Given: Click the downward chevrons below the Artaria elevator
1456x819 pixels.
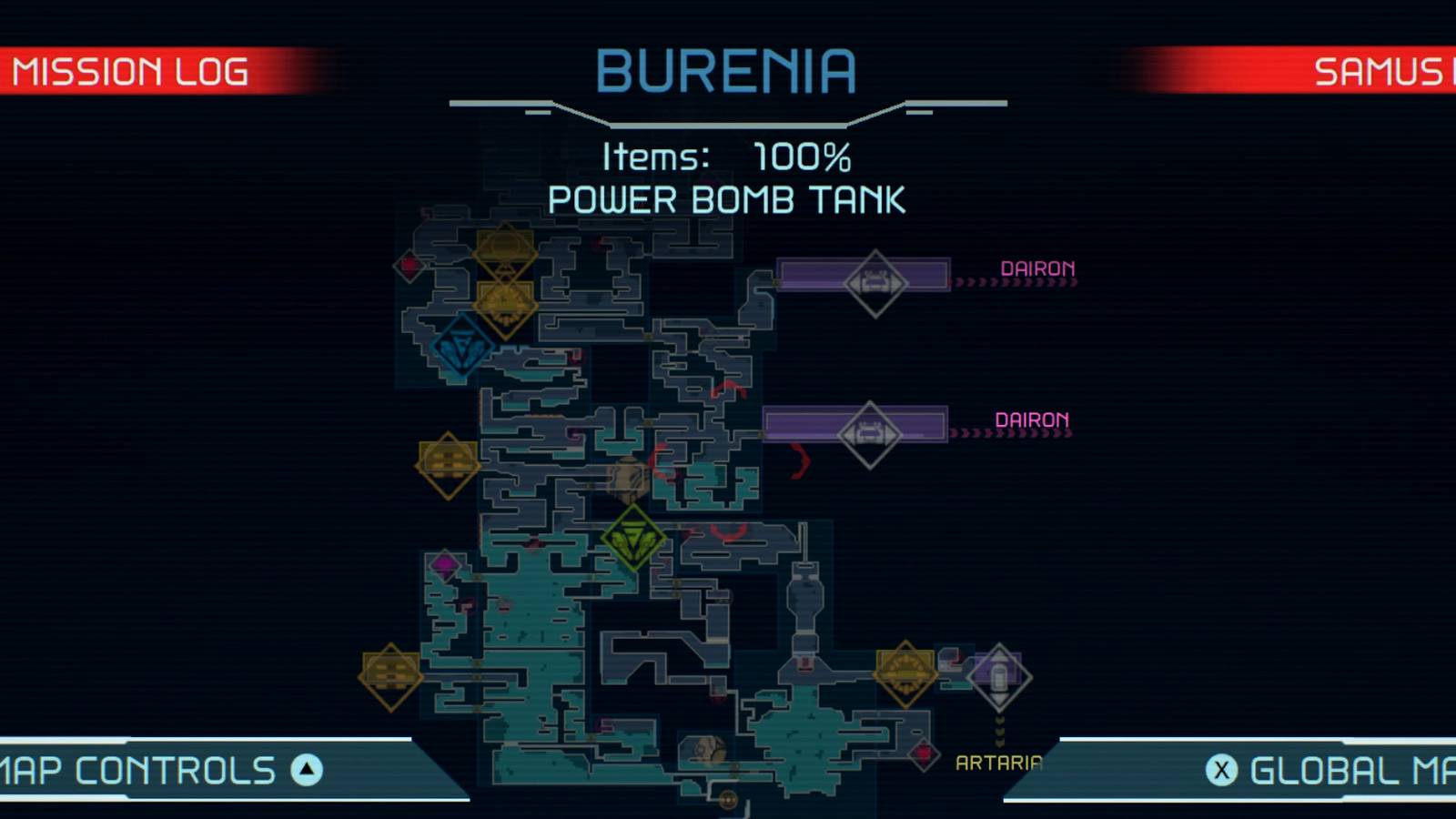Looking at the screenshot, I should point(998,728).
